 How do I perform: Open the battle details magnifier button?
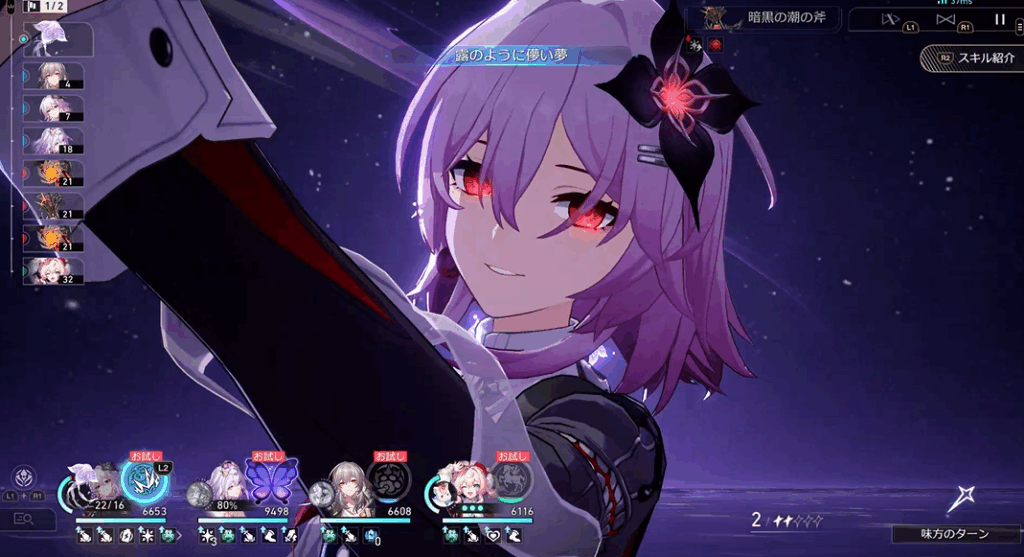pos(27,518)
